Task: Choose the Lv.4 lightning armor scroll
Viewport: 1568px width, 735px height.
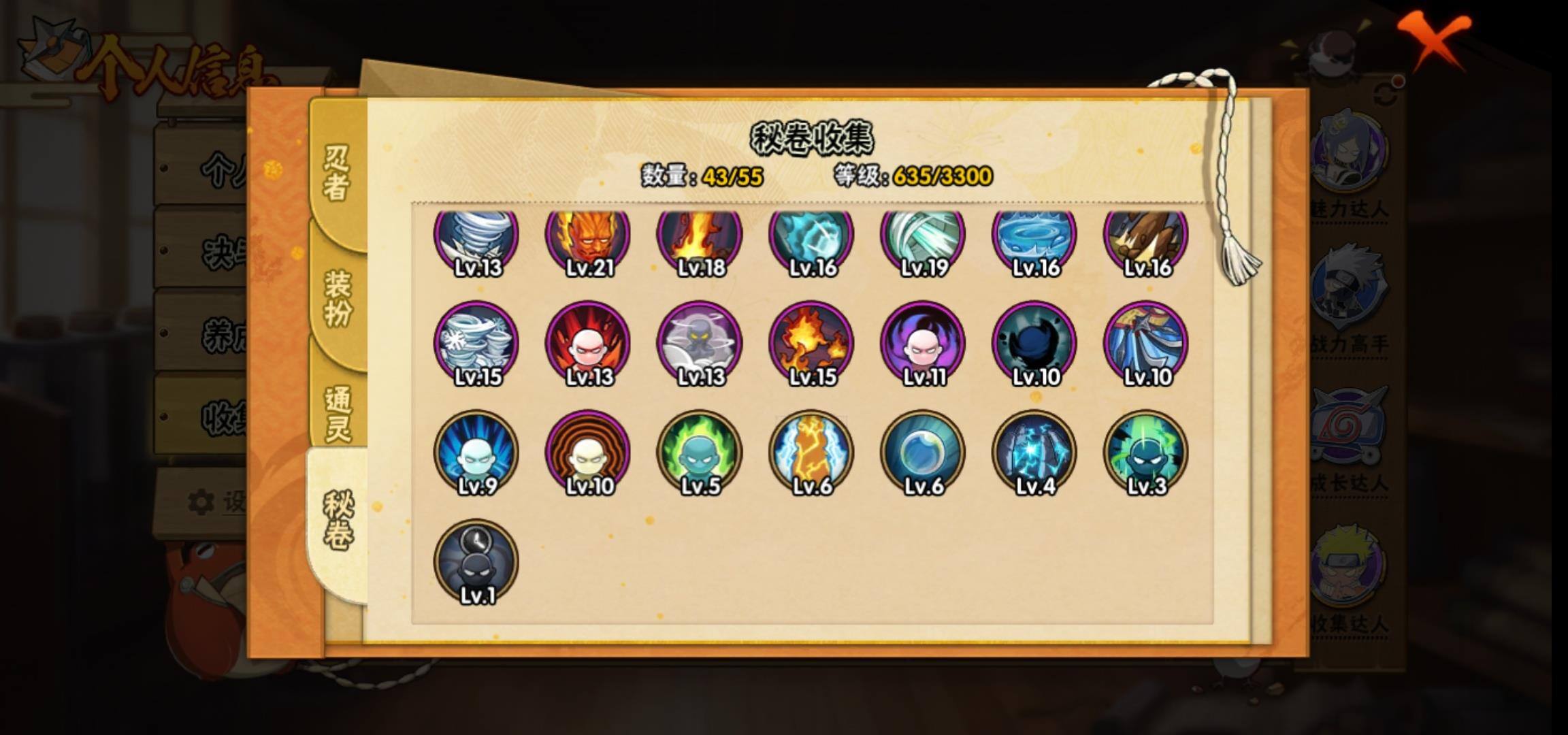Action: [x=1034, y=453]
